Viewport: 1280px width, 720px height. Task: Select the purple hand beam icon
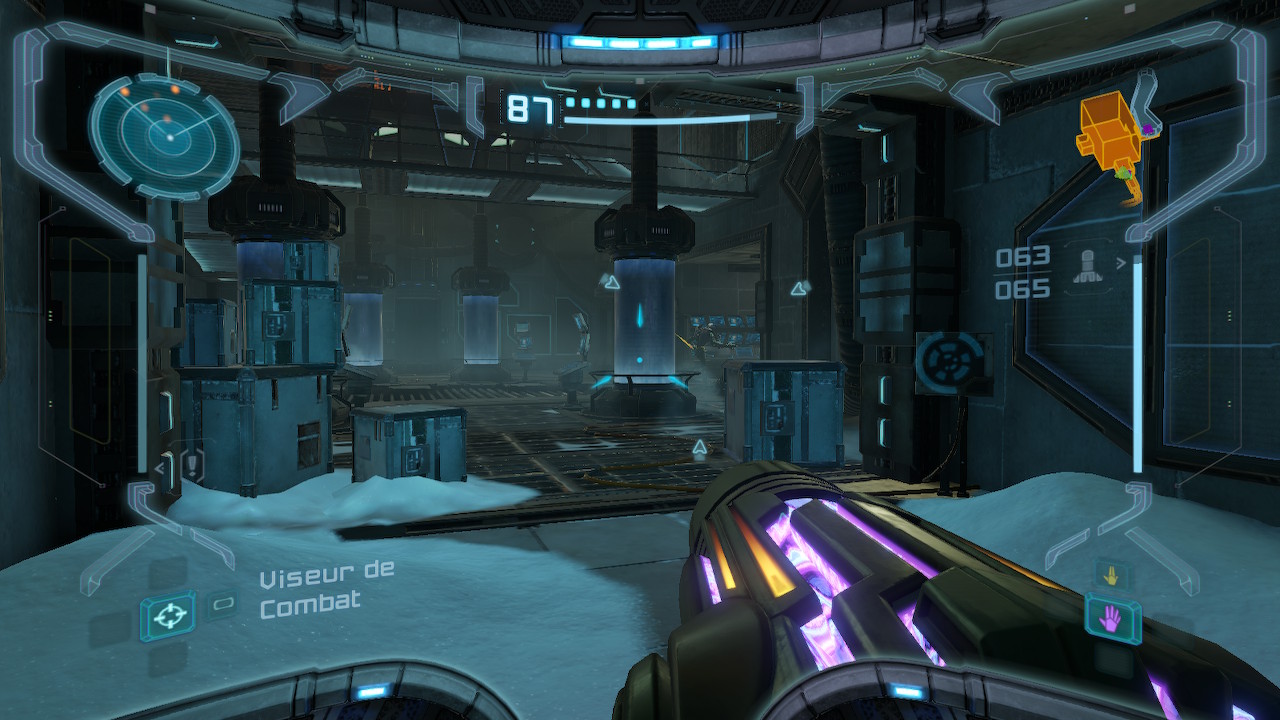tap(1112, 621)
